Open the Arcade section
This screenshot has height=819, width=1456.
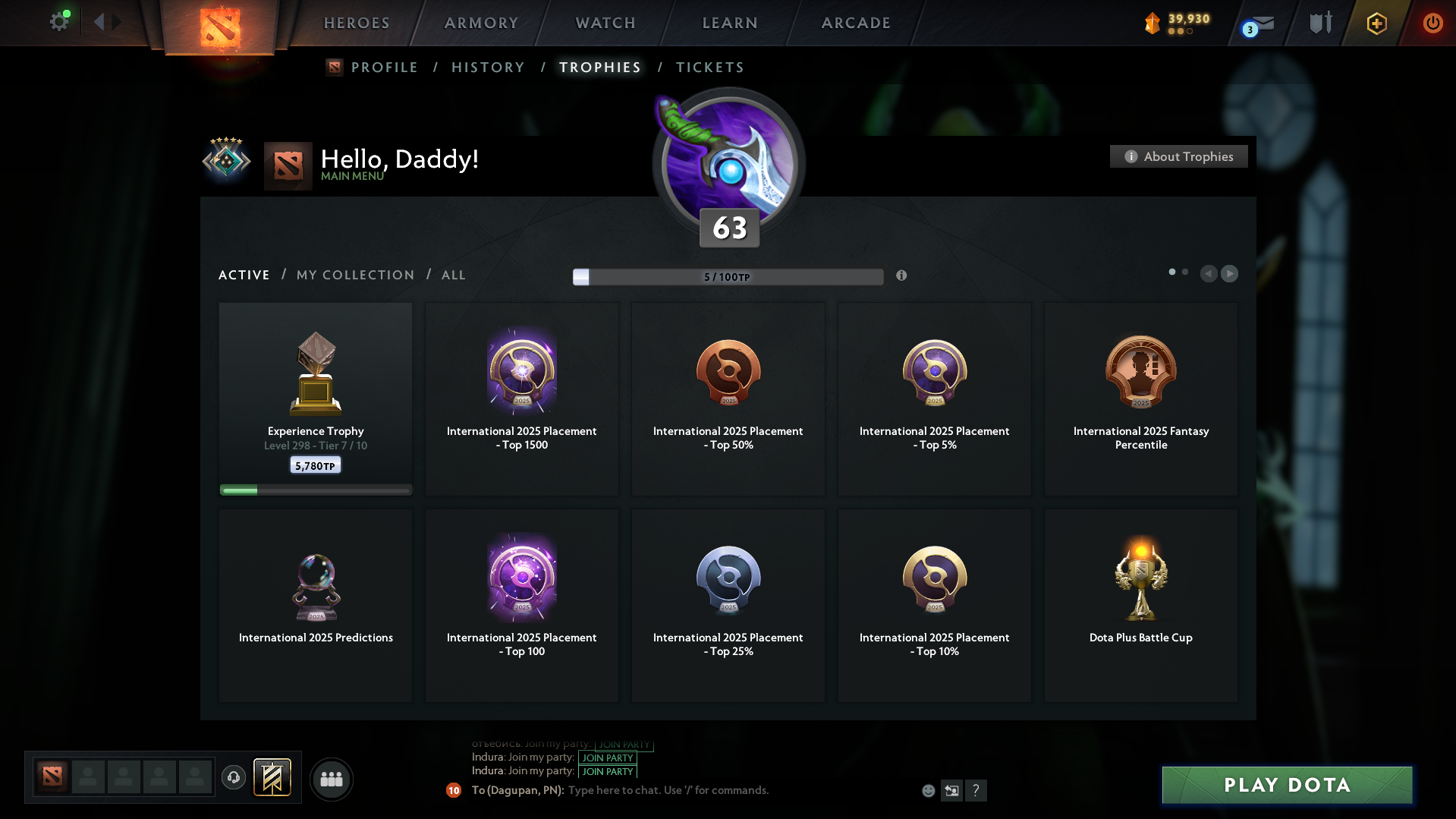point(856,23)
